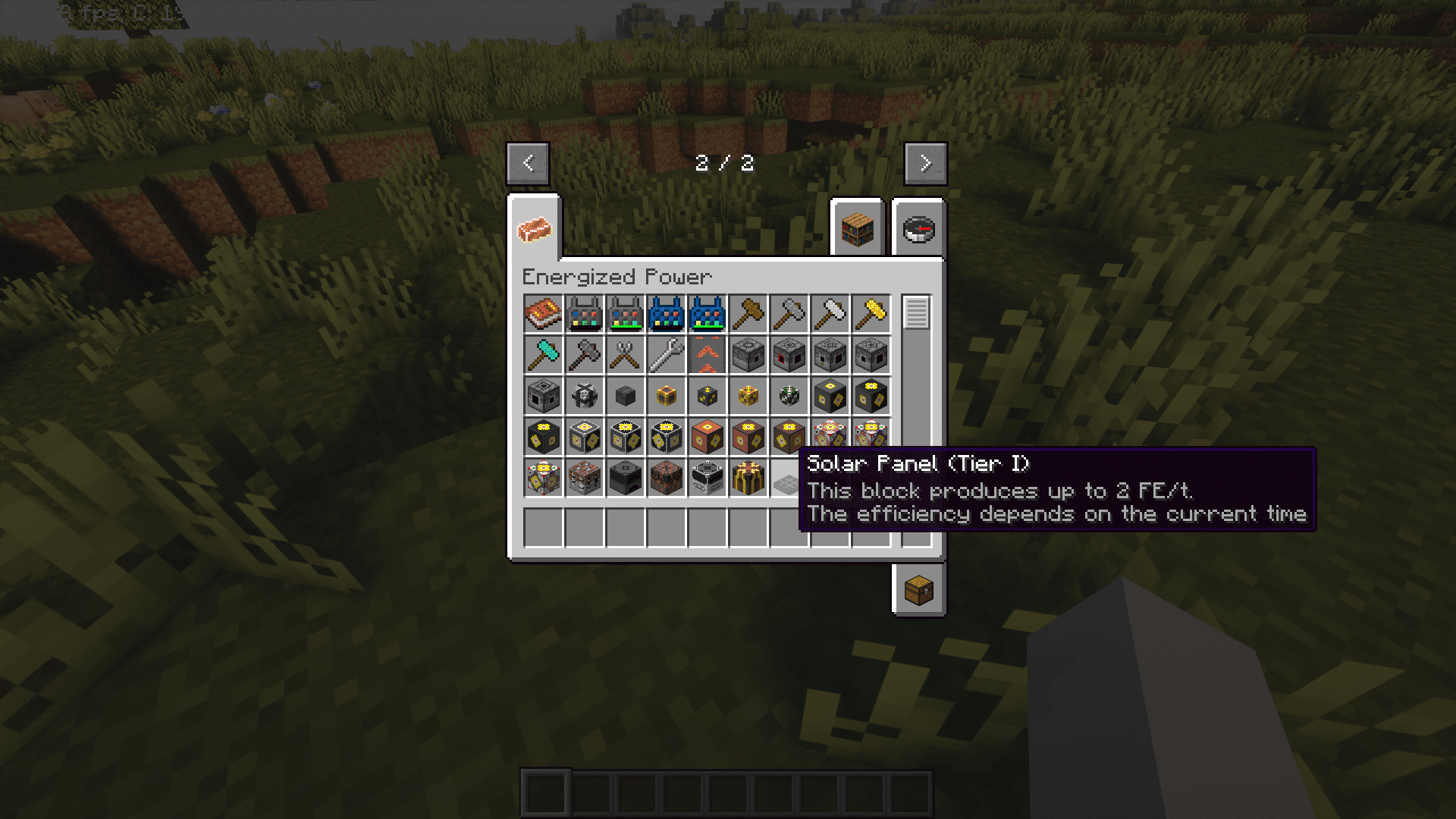Pick up the Energized Power book
The height and width of the screenshot is (819, 1456).
[544, 315]
